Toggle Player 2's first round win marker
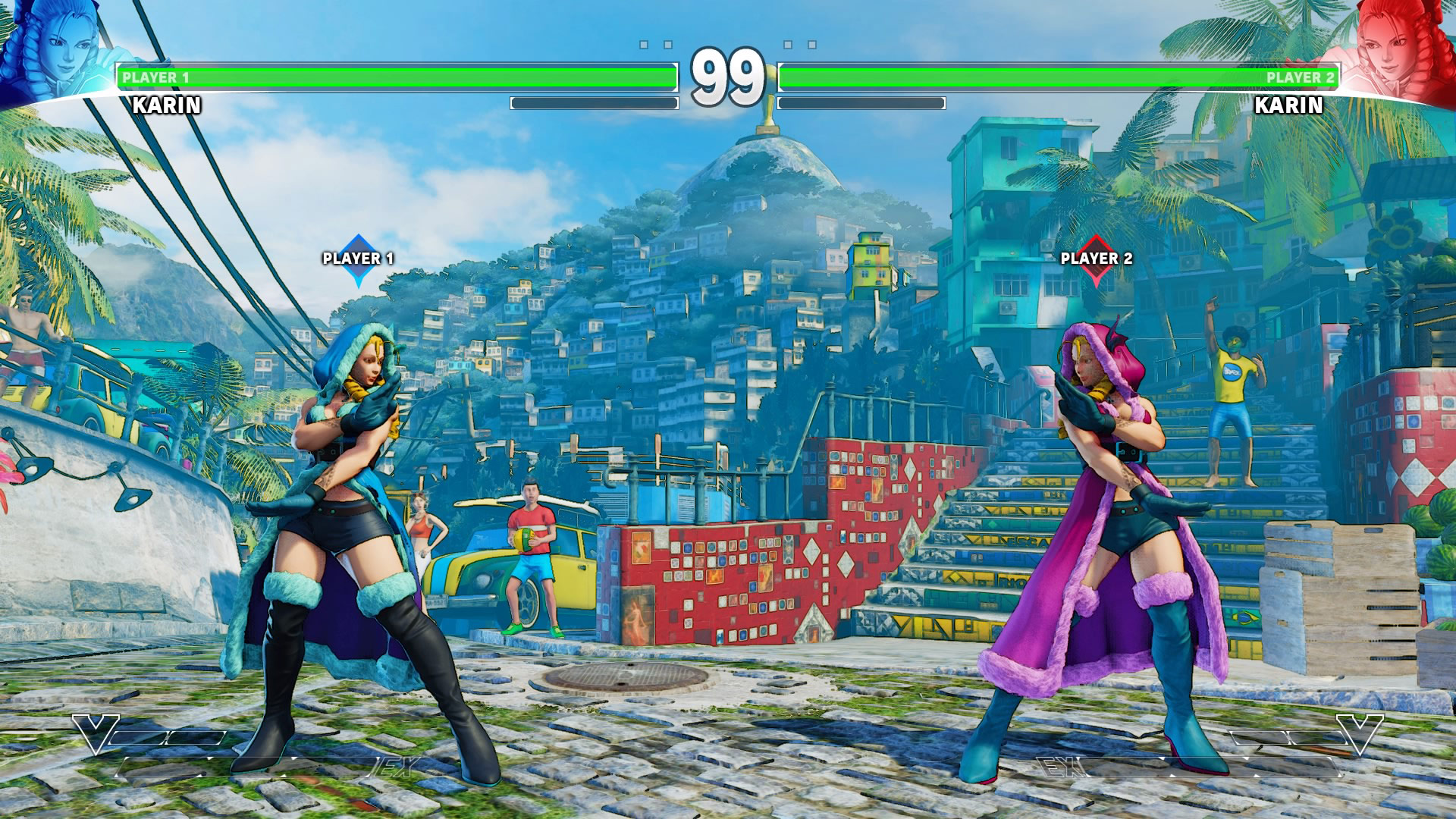Image resolution: width=1456 pixels, height=819 pixels. 789,44
